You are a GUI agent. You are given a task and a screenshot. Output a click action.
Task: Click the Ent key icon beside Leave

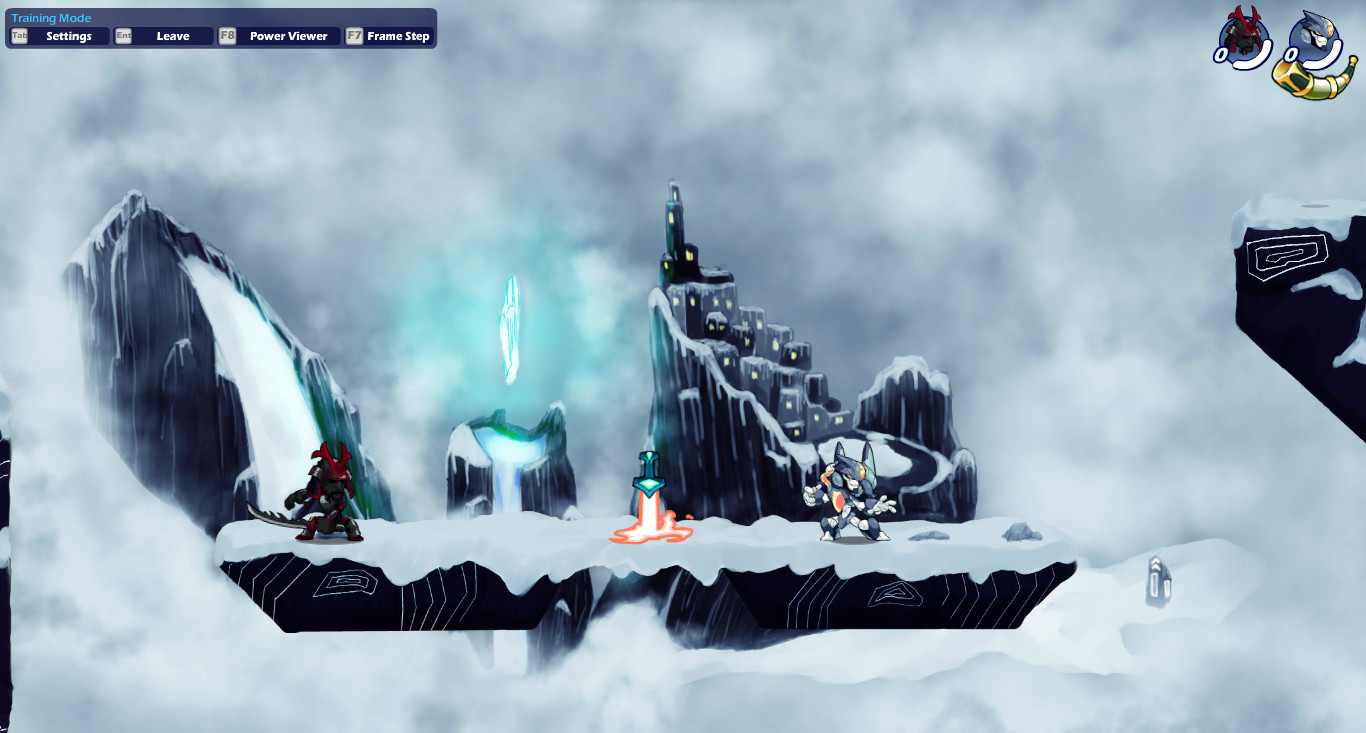tap(122, 35)
